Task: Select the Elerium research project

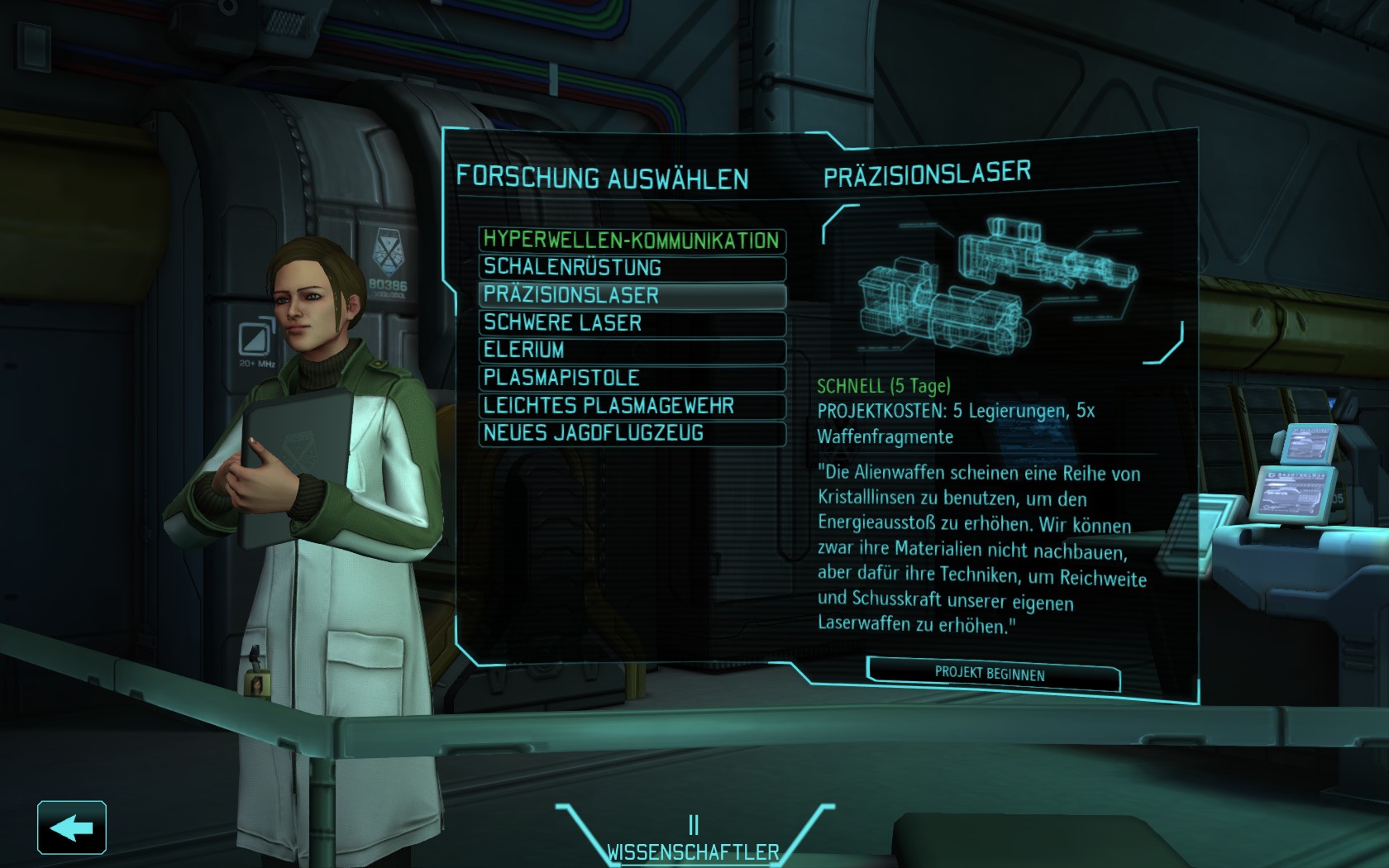Action: point(632,351)
